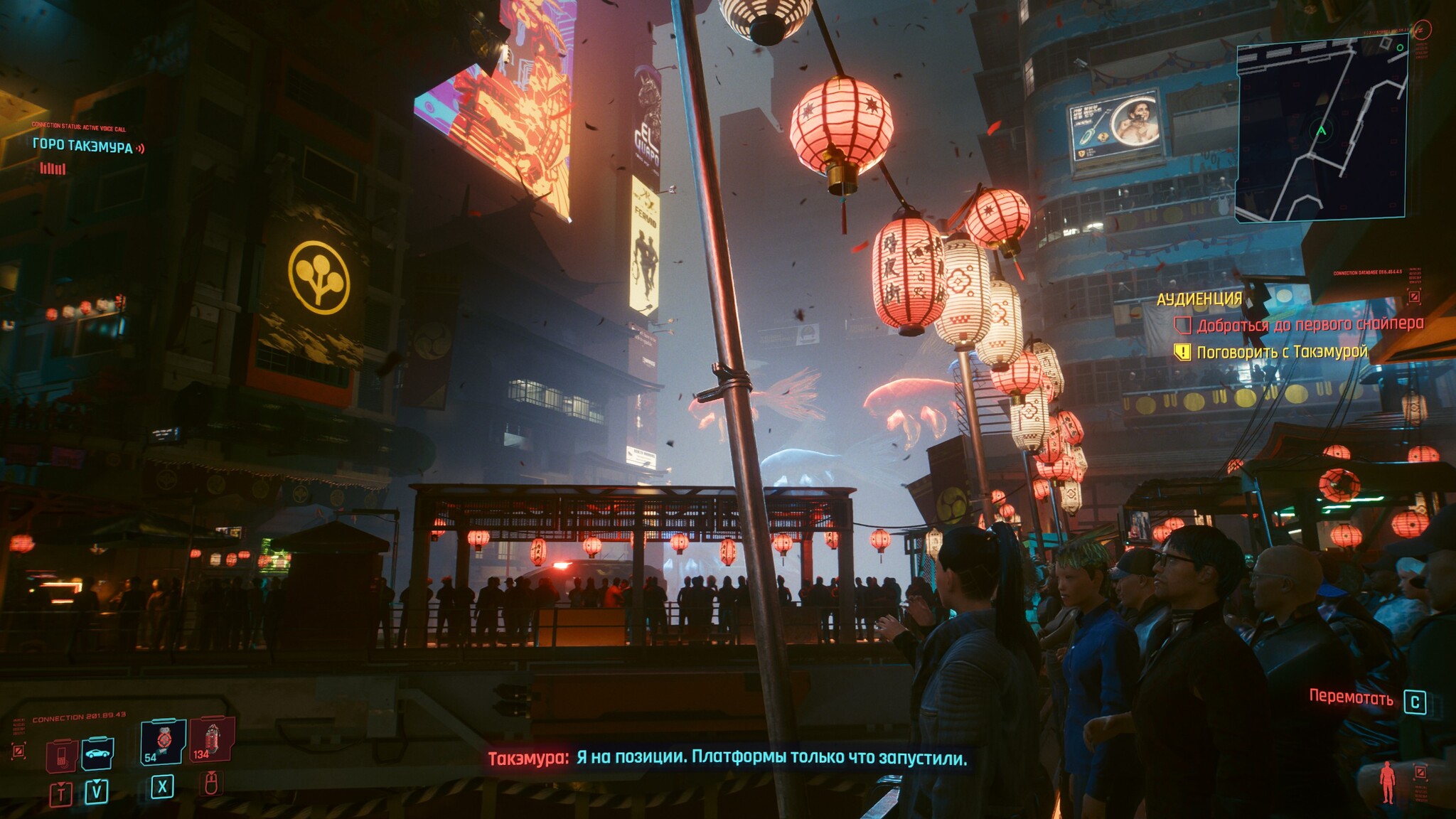Select objective 'Добраться до первого снайпера'
The width and height of the screenshot is (1456, 819).
(1310, 325)
